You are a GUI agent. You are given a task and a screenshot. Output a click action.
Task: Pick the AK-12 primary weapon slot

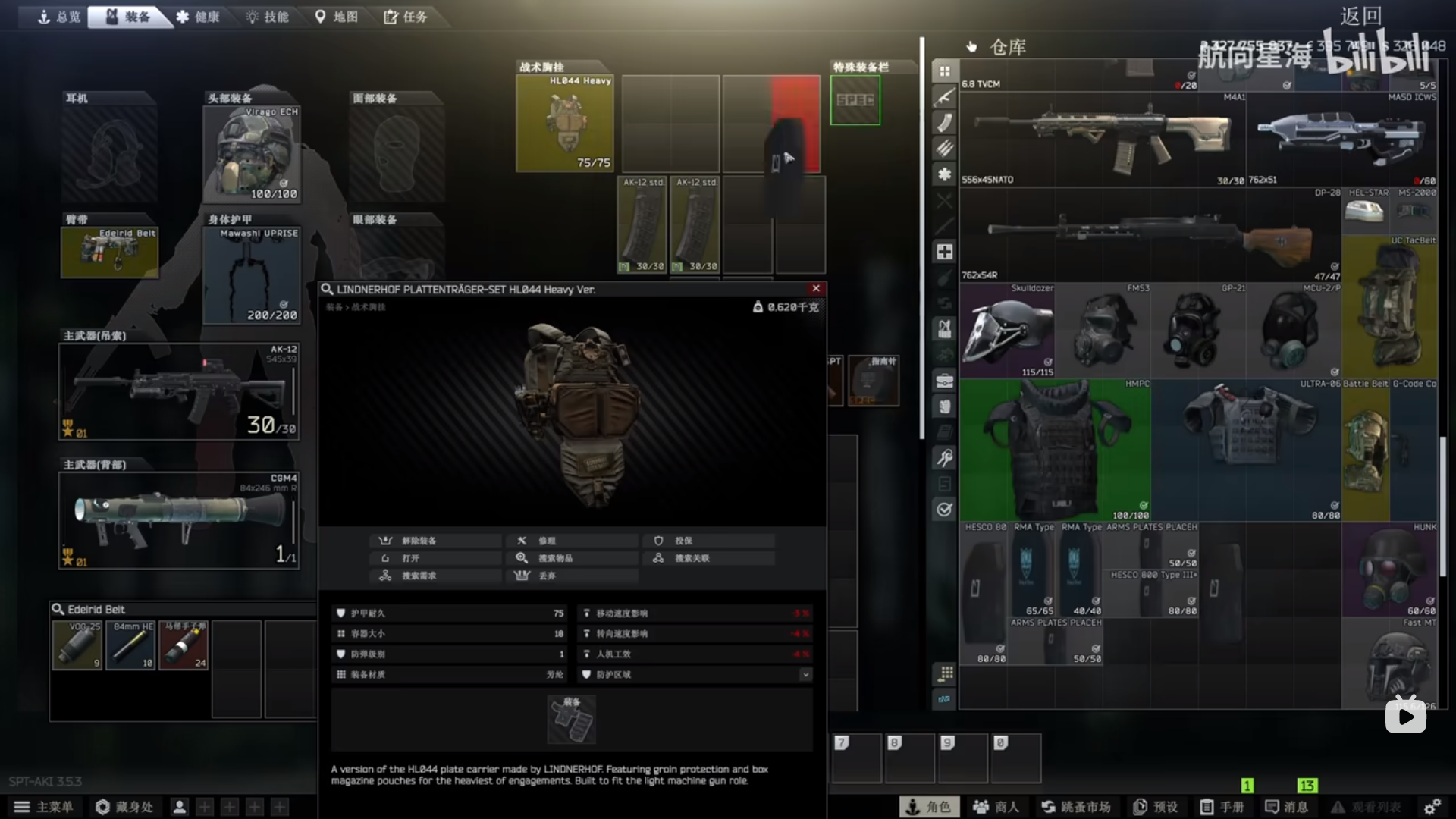tap(179, 391)
